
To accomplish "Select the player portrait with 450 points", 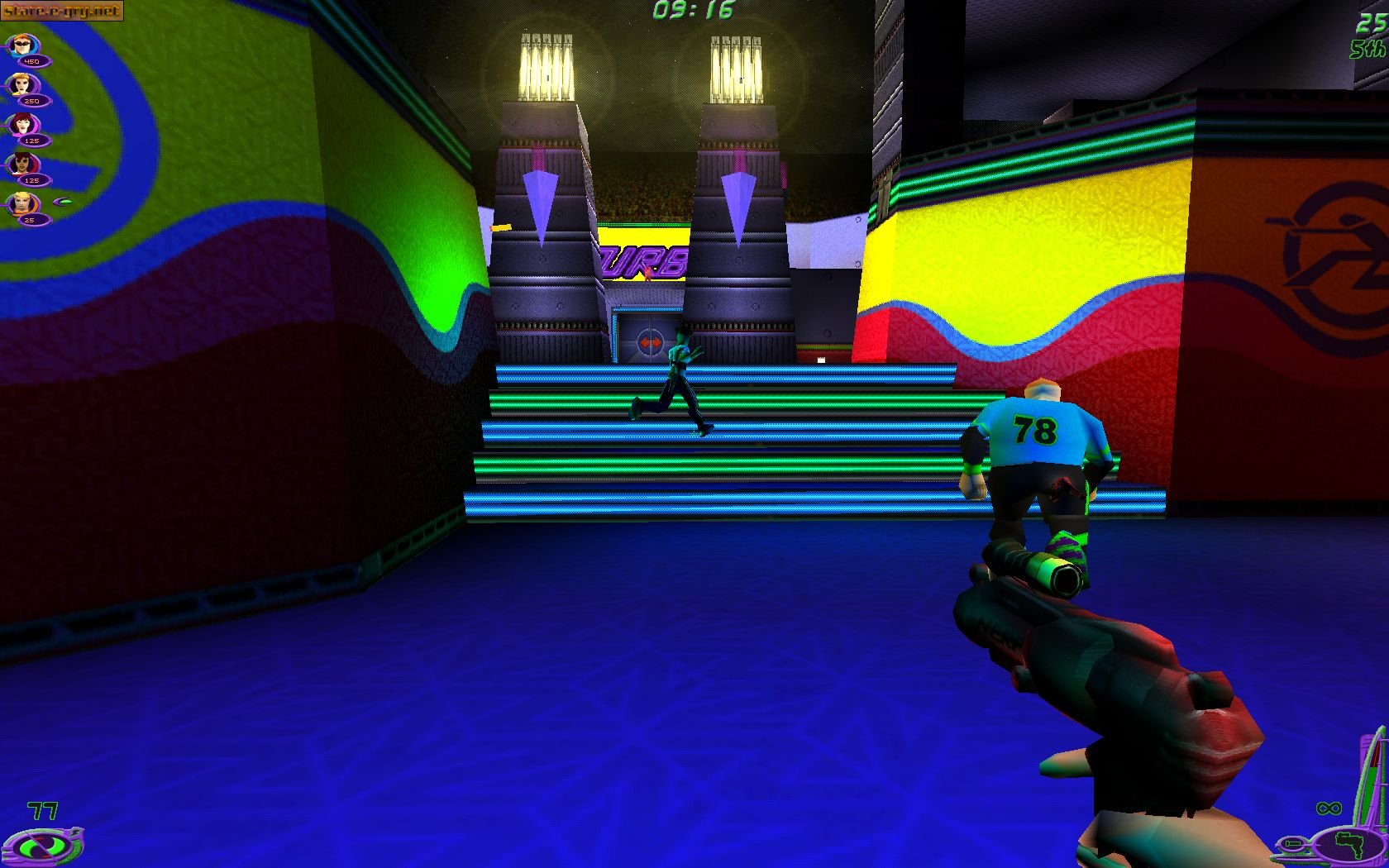I will 21,45.
